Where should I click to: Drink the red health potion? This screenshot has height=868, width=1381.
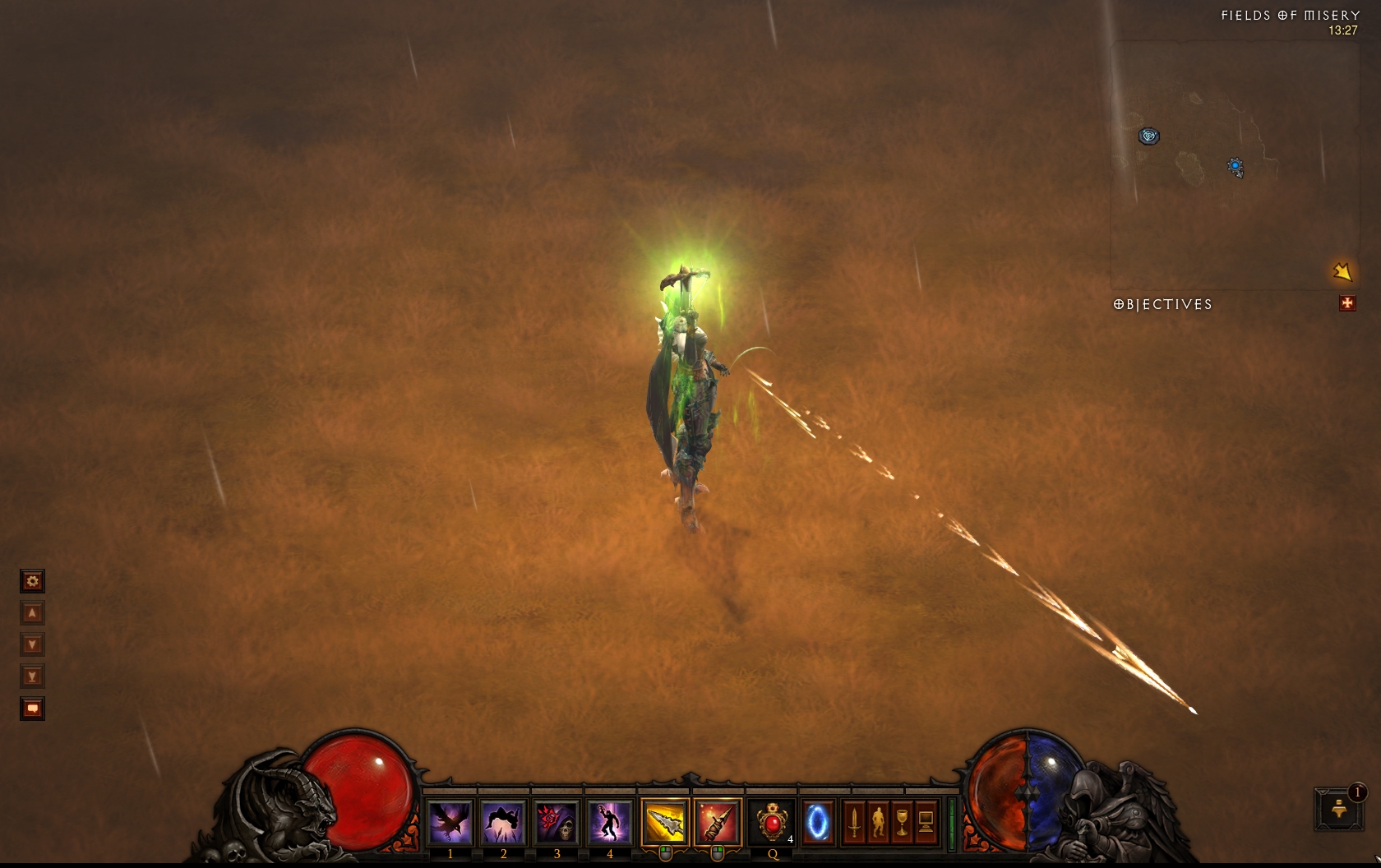772,821
